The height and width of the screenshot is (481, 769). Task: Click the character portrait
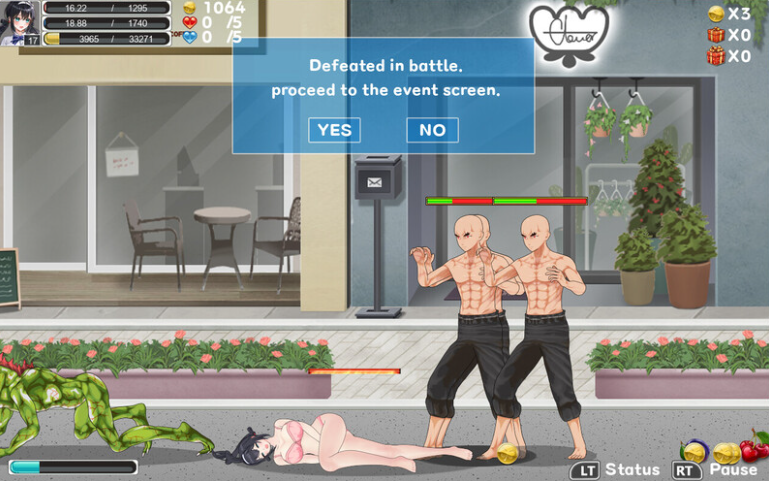[20, 22]
